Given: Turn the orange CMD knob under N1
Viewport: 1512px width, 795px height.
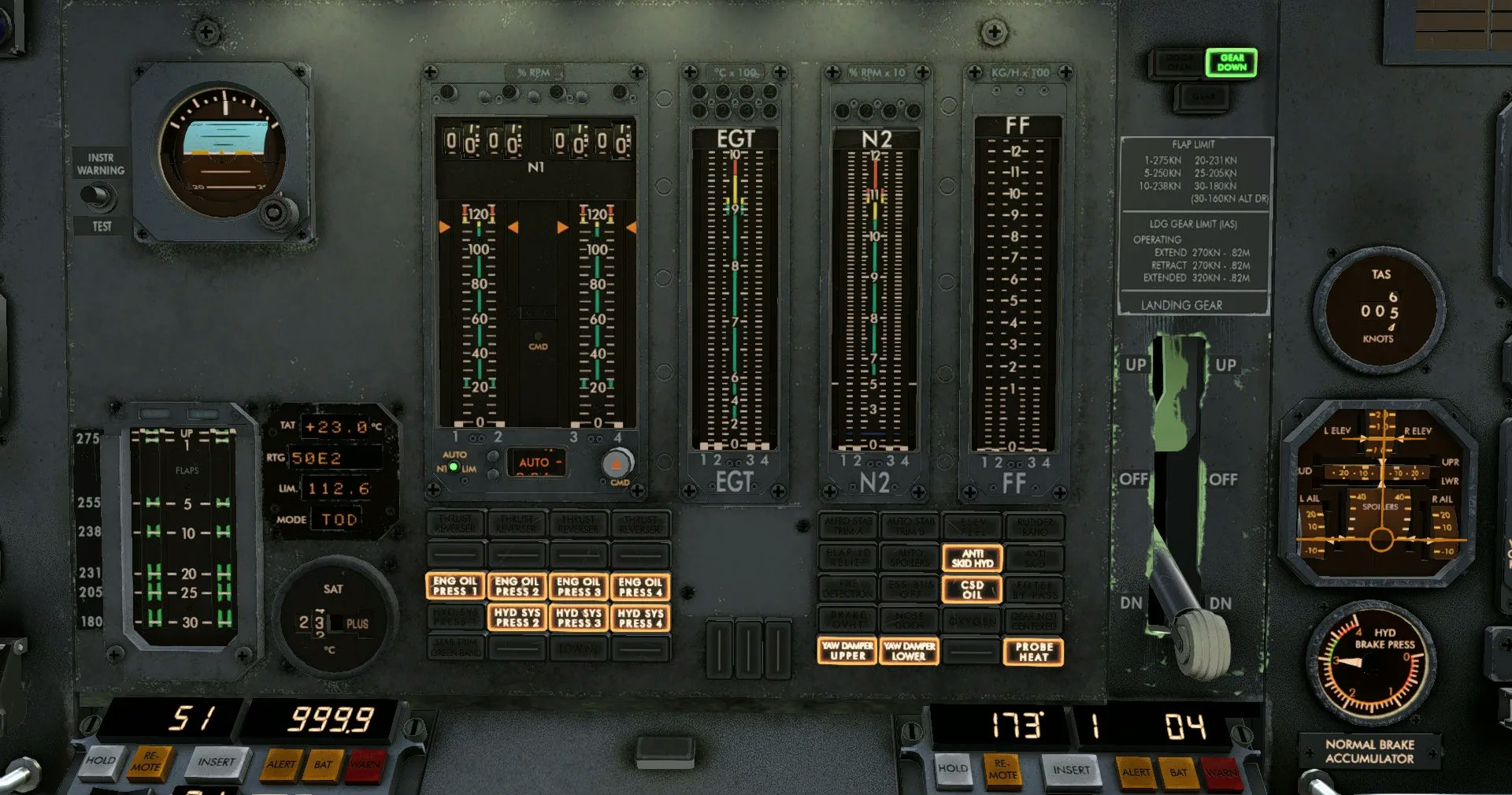Looking at the screenshot, I should pos(617,463).
